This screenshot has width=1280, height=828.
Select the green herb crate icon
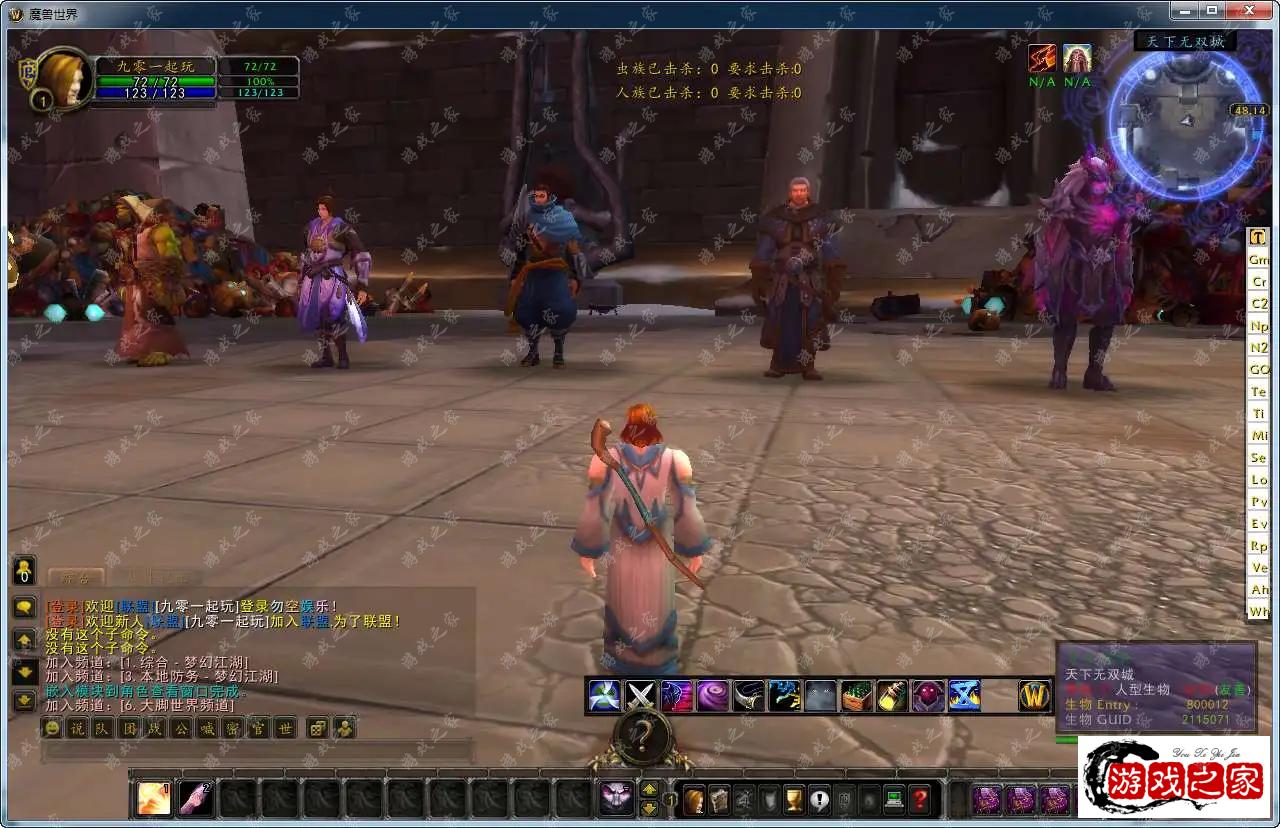click(856, 695)
